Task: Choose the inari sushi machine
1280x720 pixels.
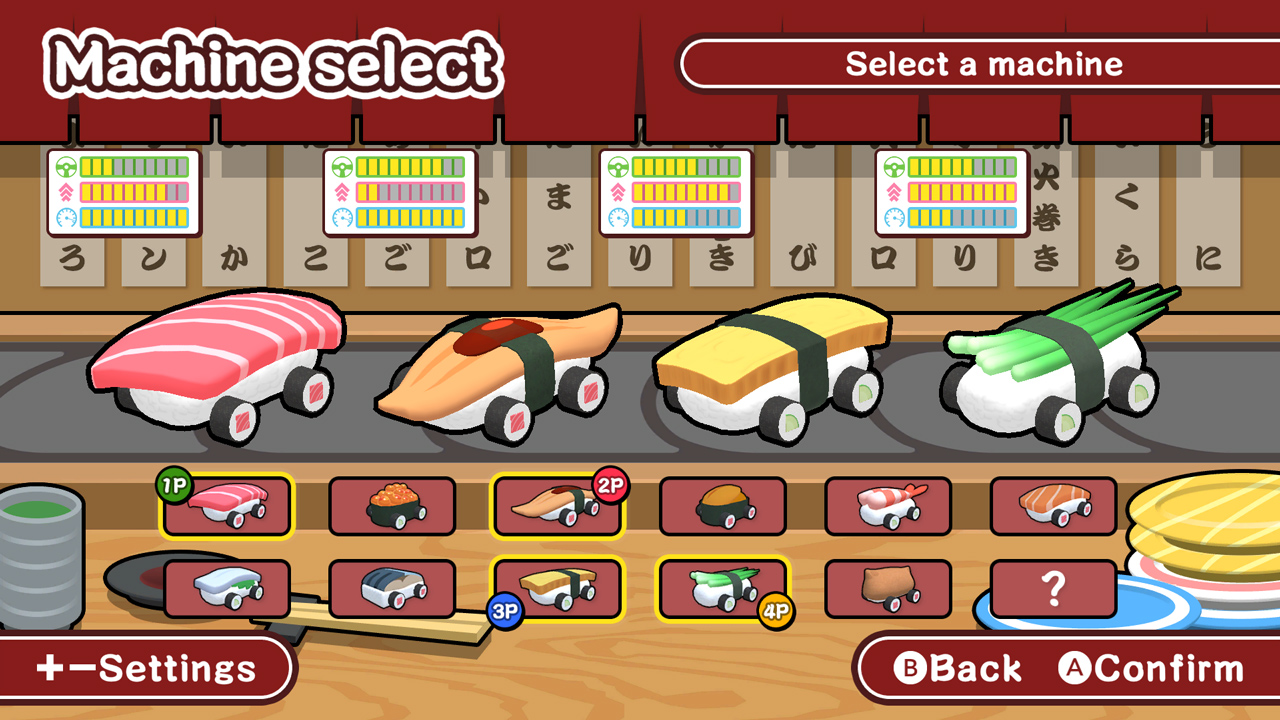Action: pos(887,588)
